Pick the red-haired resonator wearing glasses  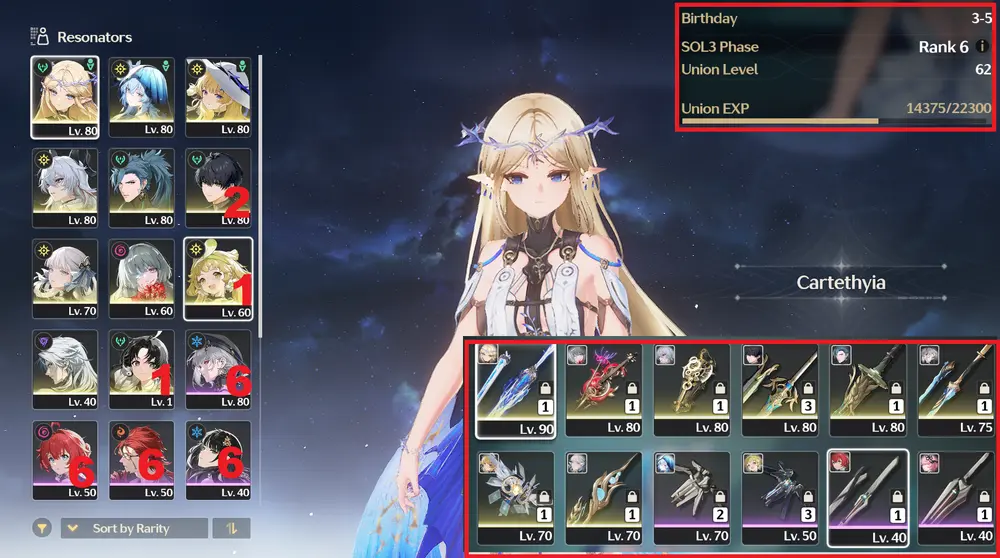[141, 460]
